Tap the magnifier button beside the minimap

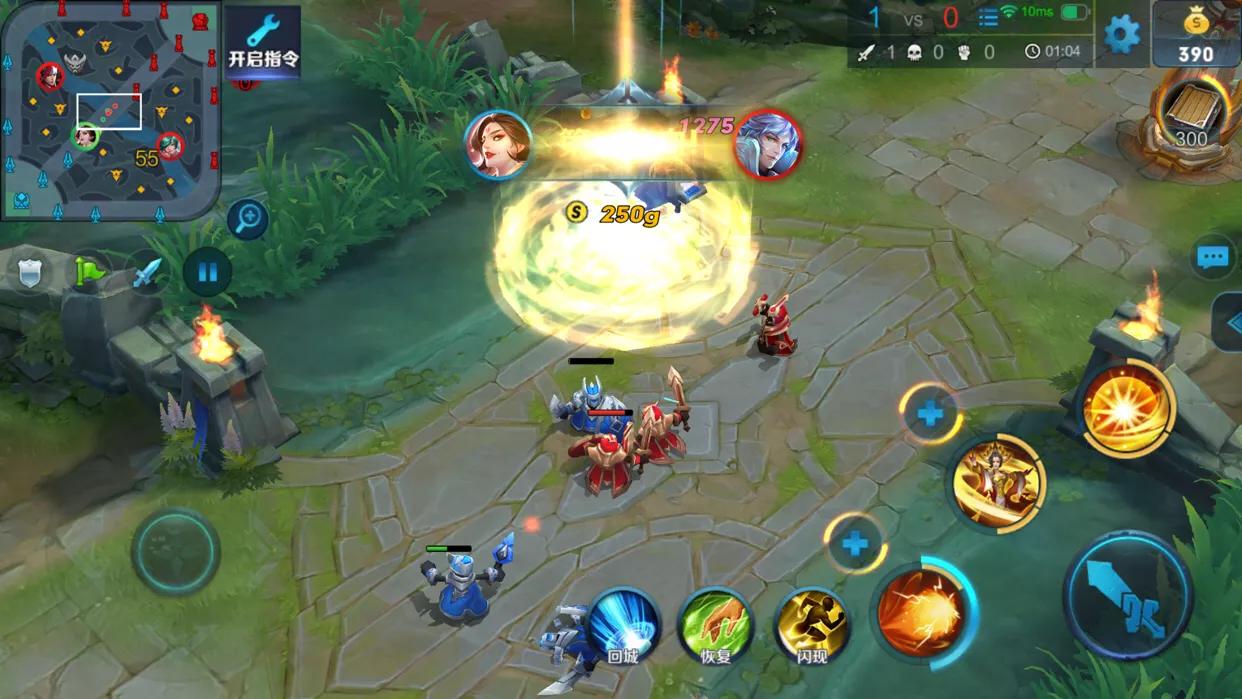coord(247,219)
